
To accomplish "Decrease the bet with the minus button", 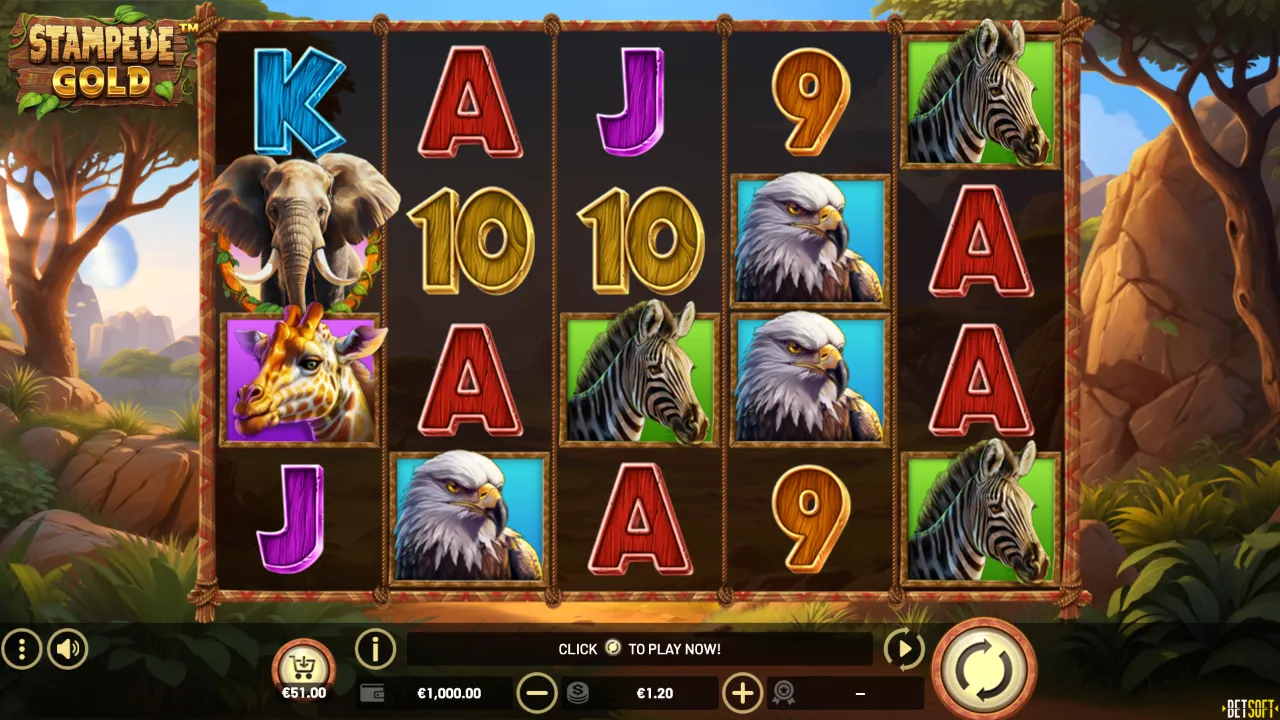I will [x=537, y=693].
